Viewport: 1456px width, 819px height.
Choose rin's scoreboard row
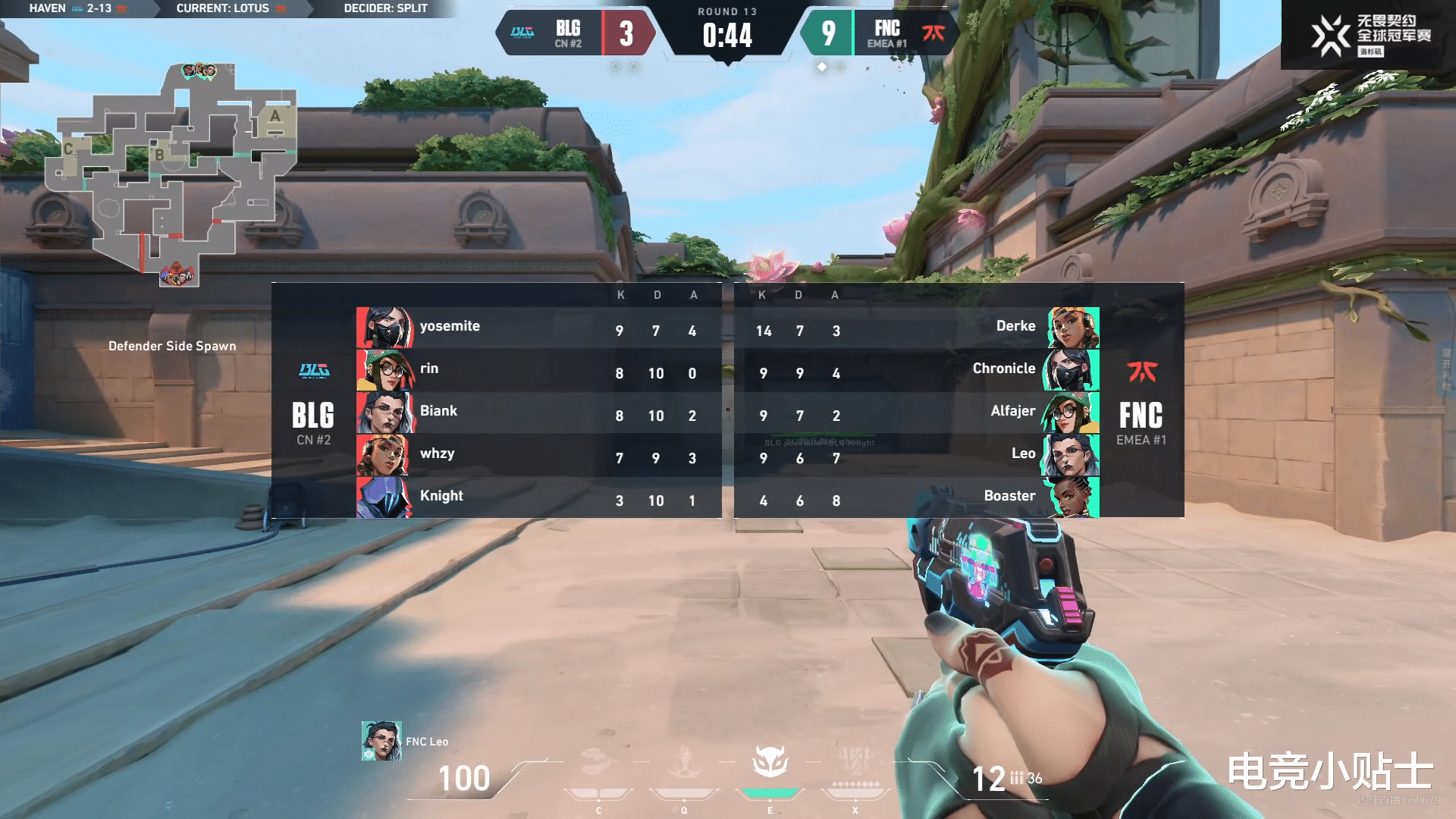(538, 370)
